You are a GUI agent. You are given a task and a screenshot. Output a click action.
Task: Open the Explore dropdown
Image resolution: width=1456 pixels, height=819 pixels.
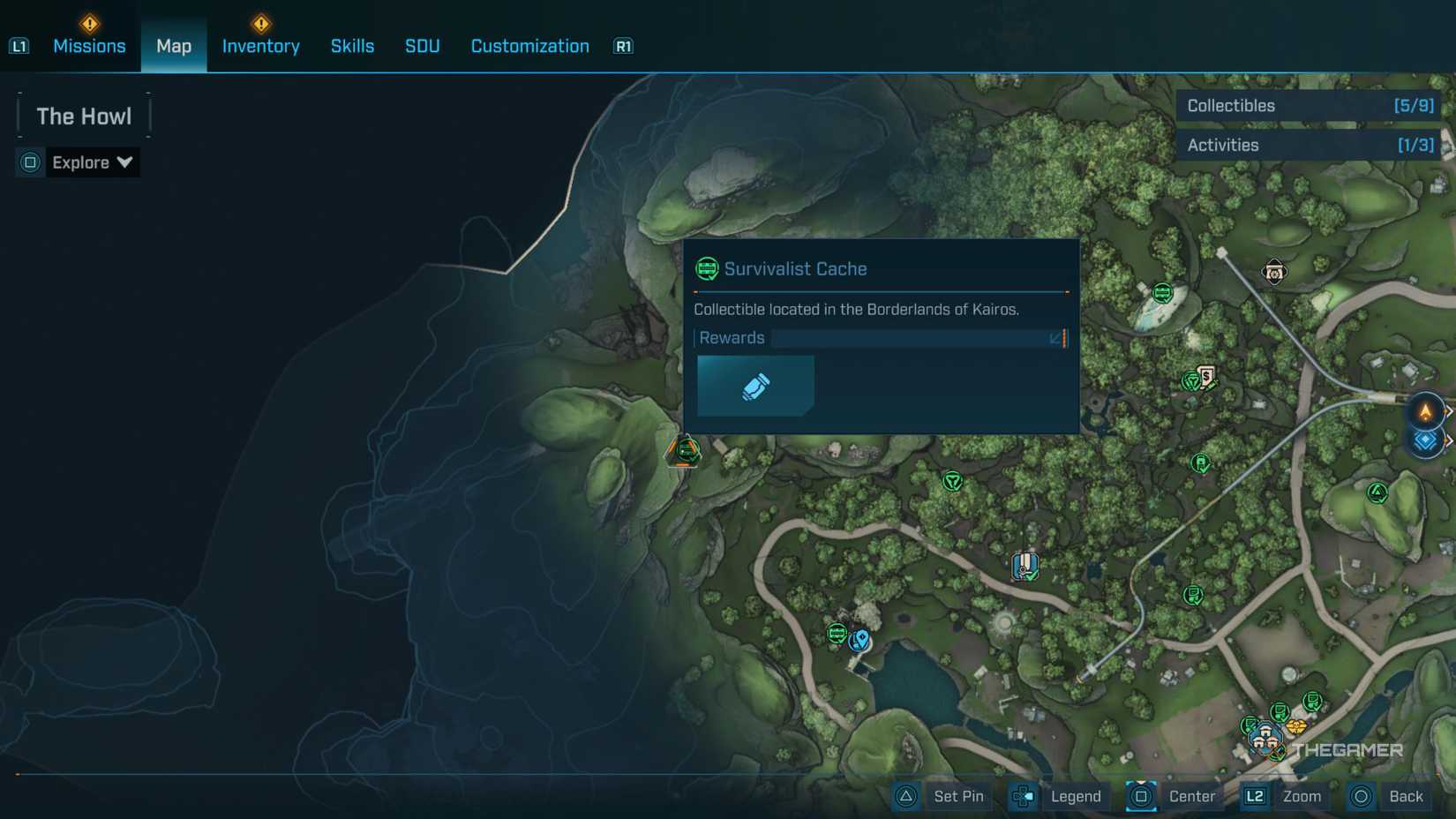tap(91, 162)
